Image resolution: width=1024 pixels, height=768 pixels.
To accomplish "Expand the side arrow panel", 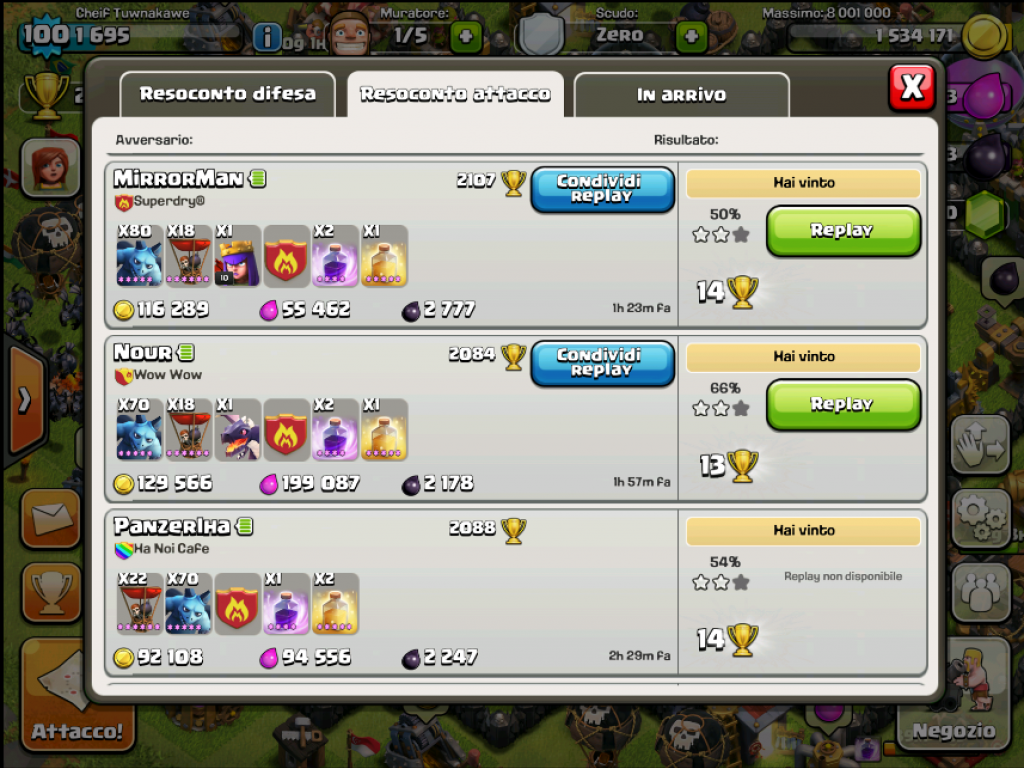I will 24,401.
